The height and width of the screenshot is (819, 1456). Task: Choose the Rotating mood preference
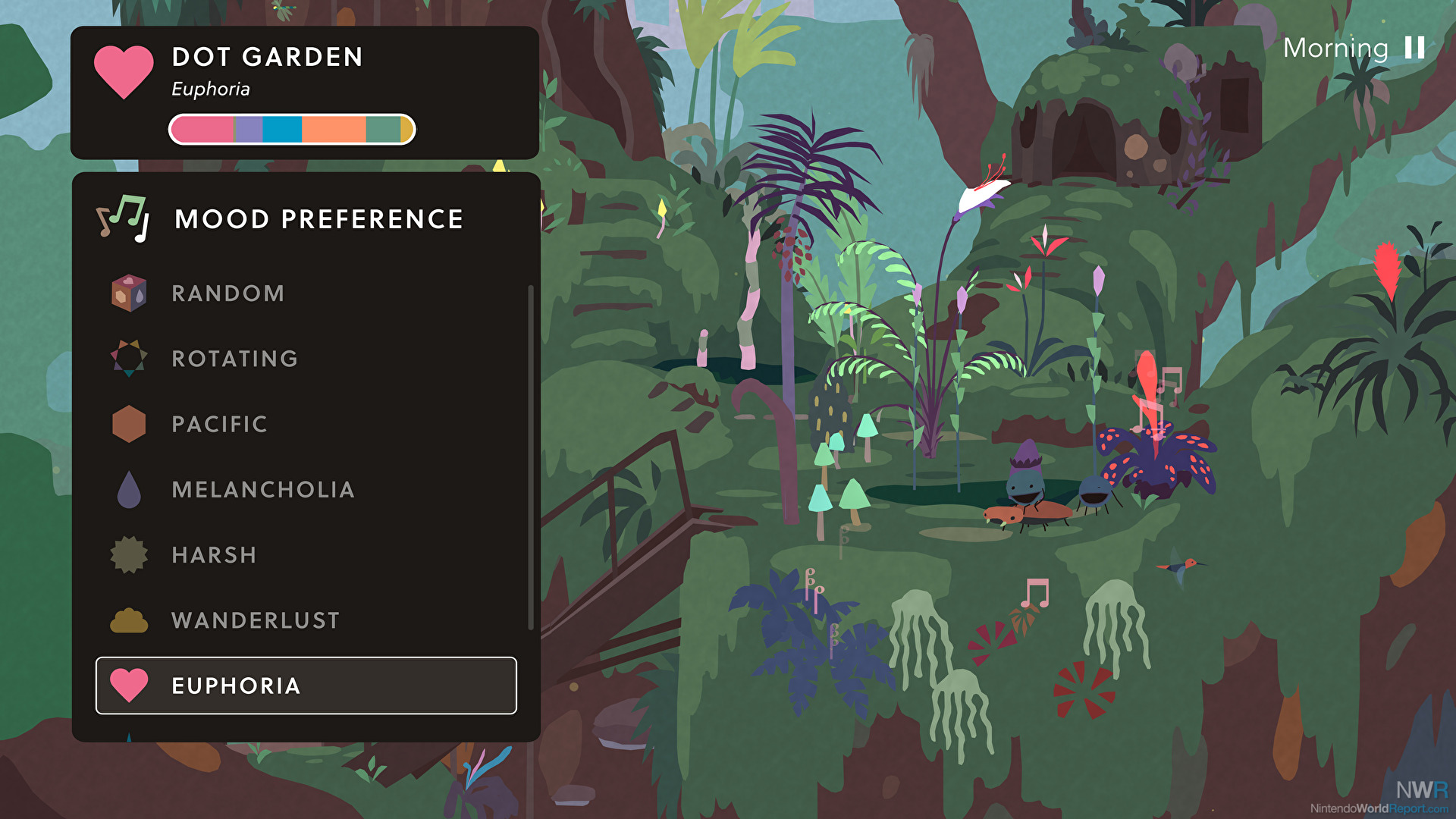[234, 359]
